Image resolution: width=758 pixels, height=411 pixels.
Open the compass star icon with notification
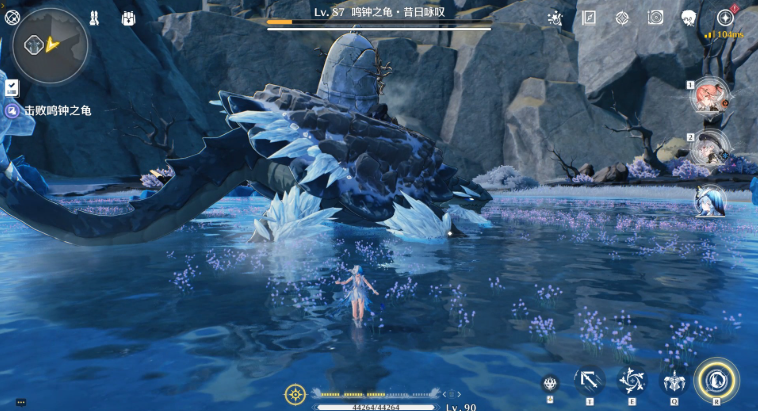[725, 18]
